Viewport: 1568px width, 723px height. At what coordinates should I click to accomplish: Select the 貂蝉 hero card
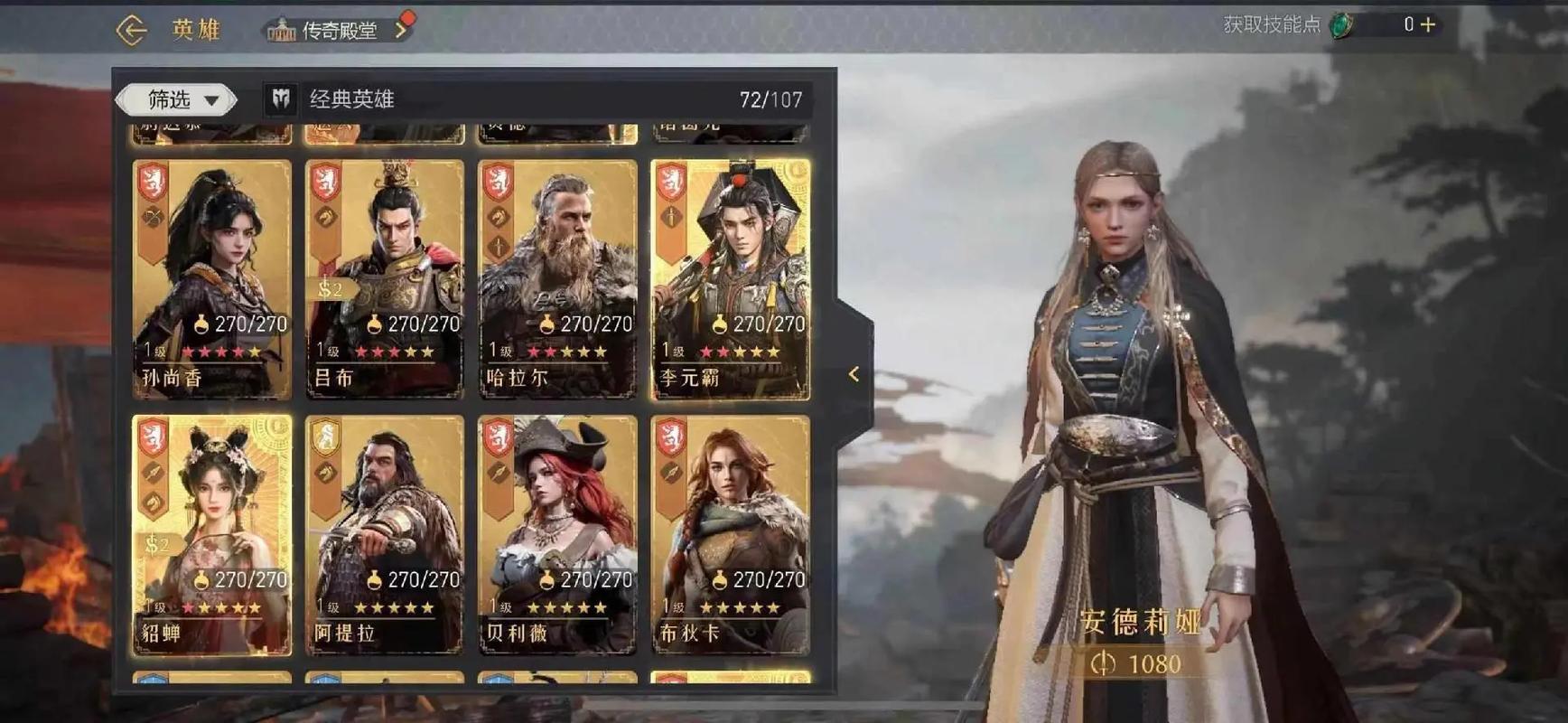pos(212,534)
